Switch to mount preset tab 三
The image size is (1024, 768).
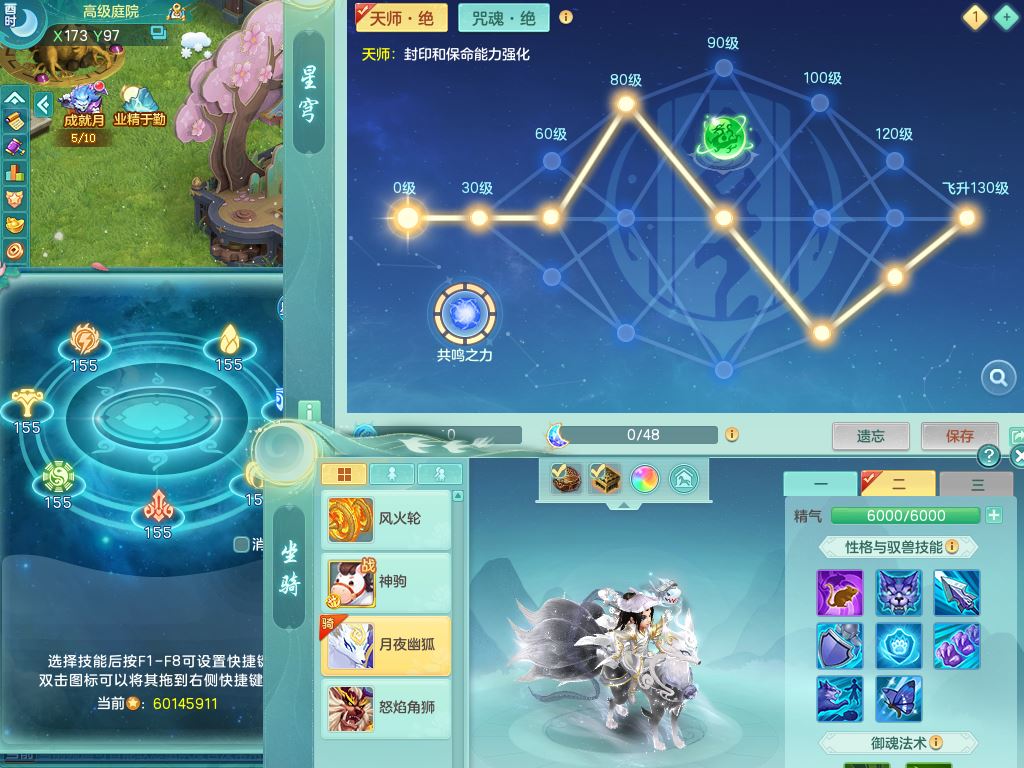coord(977,484)
